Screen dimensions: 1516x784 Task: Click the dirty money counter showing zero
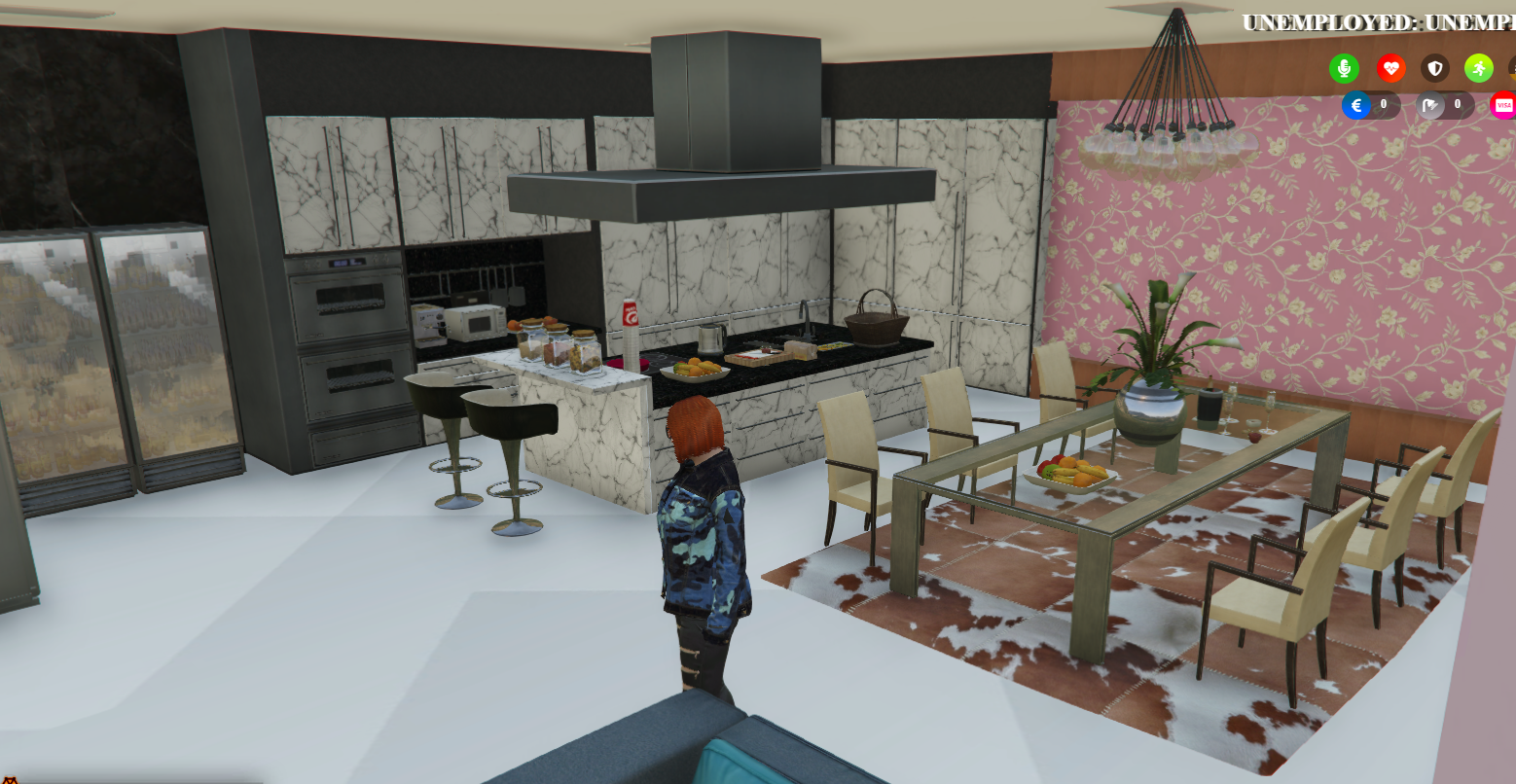[x=1457, y=105]
